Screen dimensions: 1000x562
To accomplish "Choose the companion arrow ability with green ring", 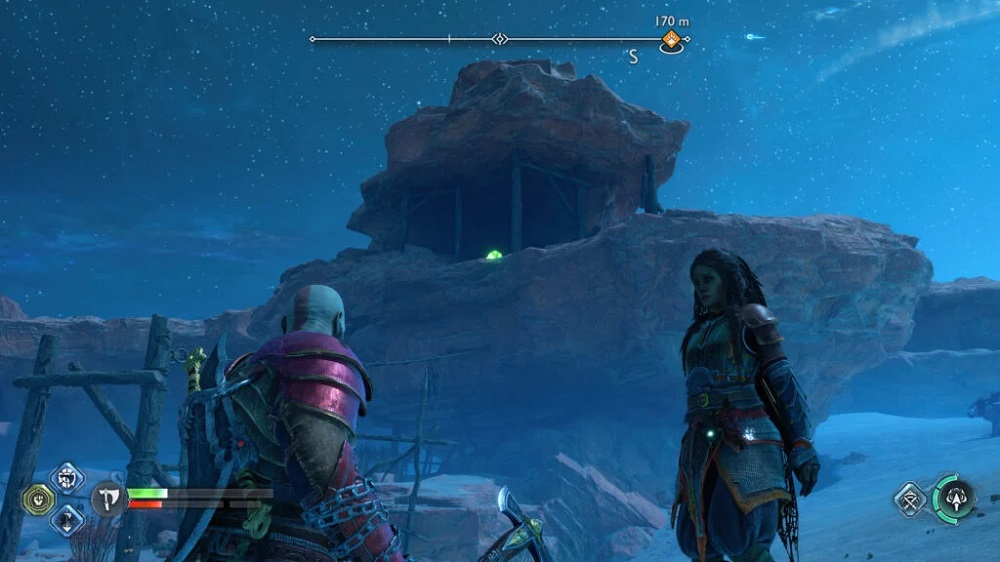I will pos(953,497).
